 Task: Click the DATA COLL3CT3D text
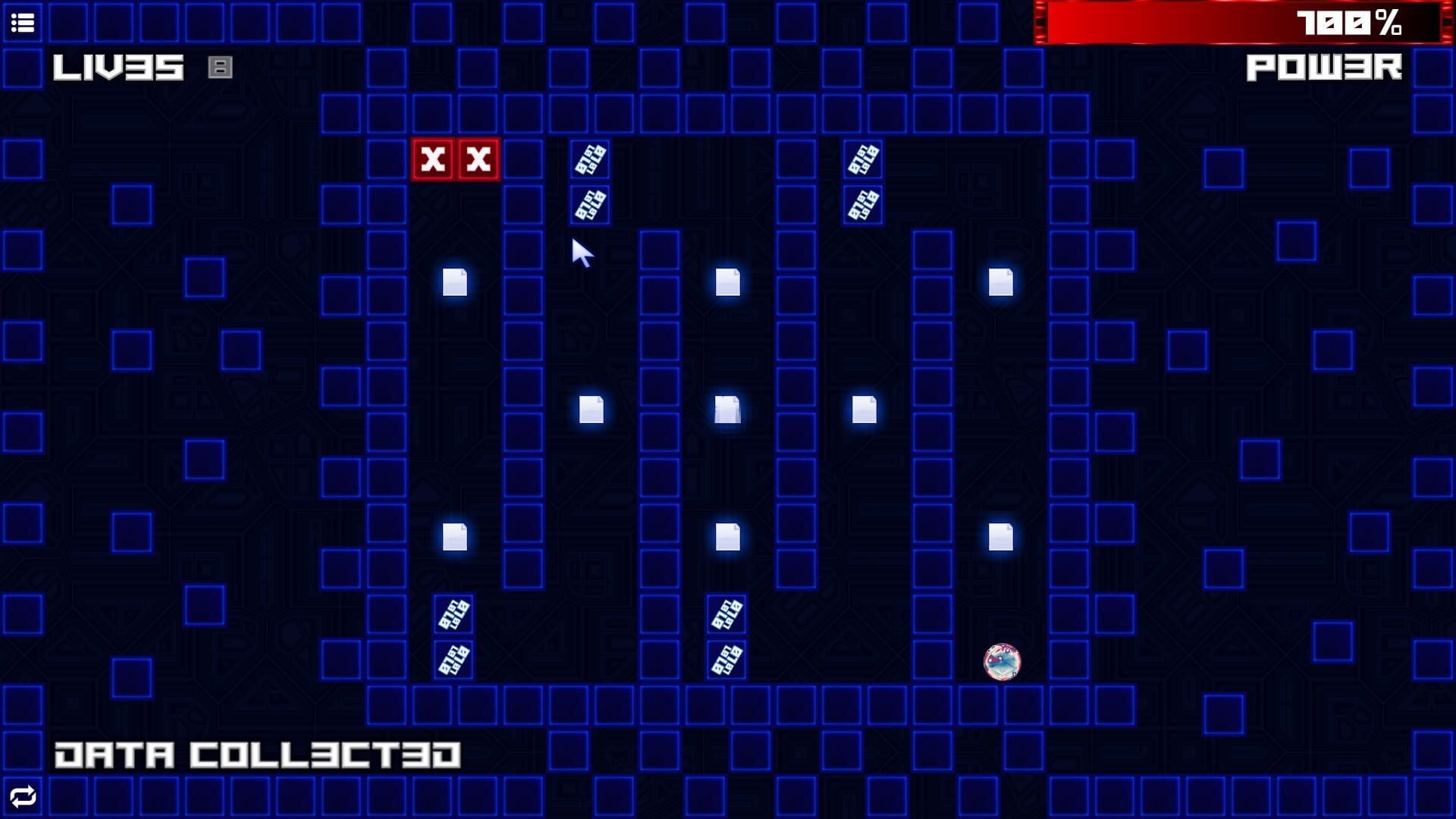258,754
